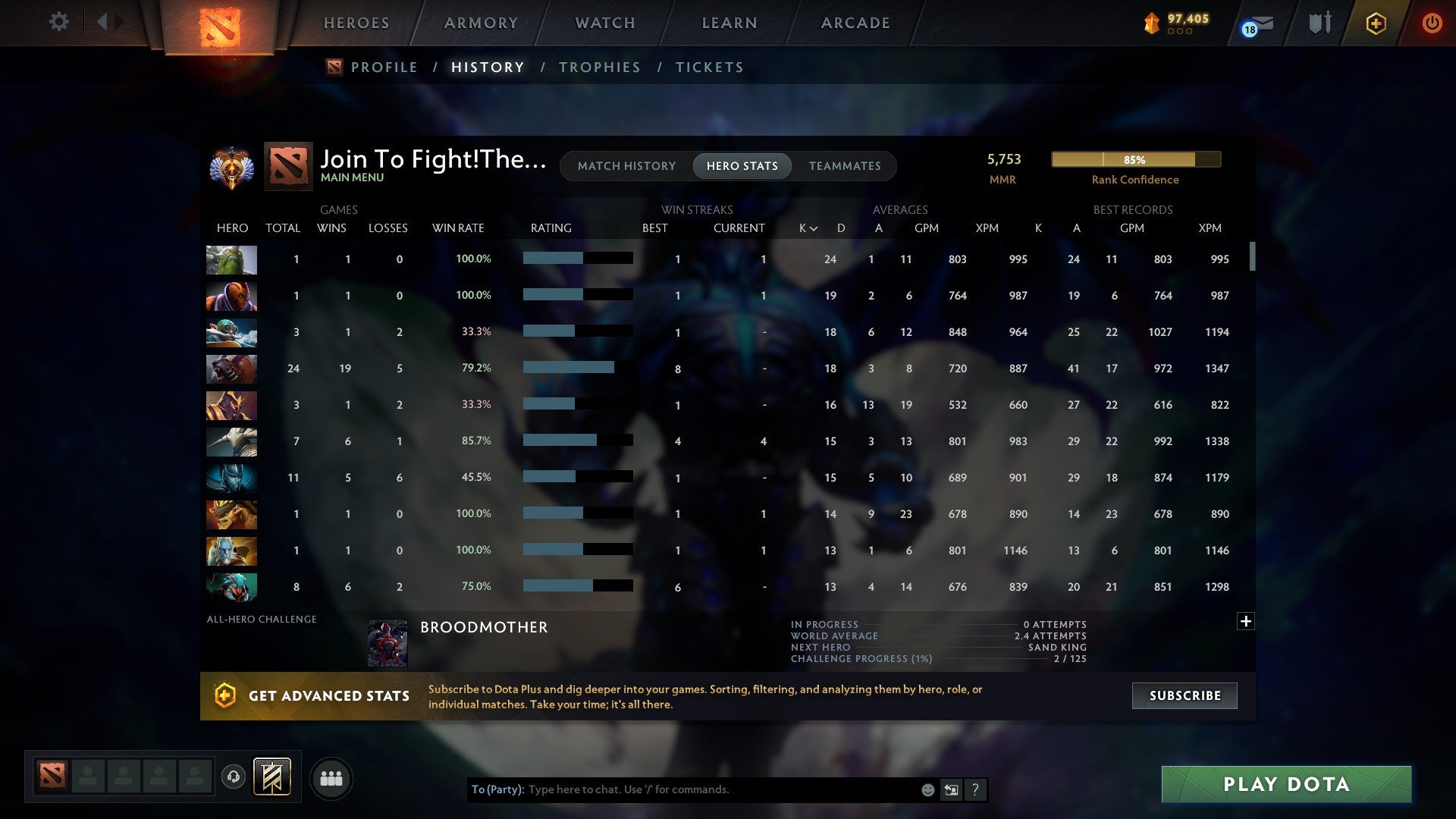Viewport: 1456px width, 819px height.
Task: Switch to the TEAMMATES tab
Action: (x=845, y=165)
